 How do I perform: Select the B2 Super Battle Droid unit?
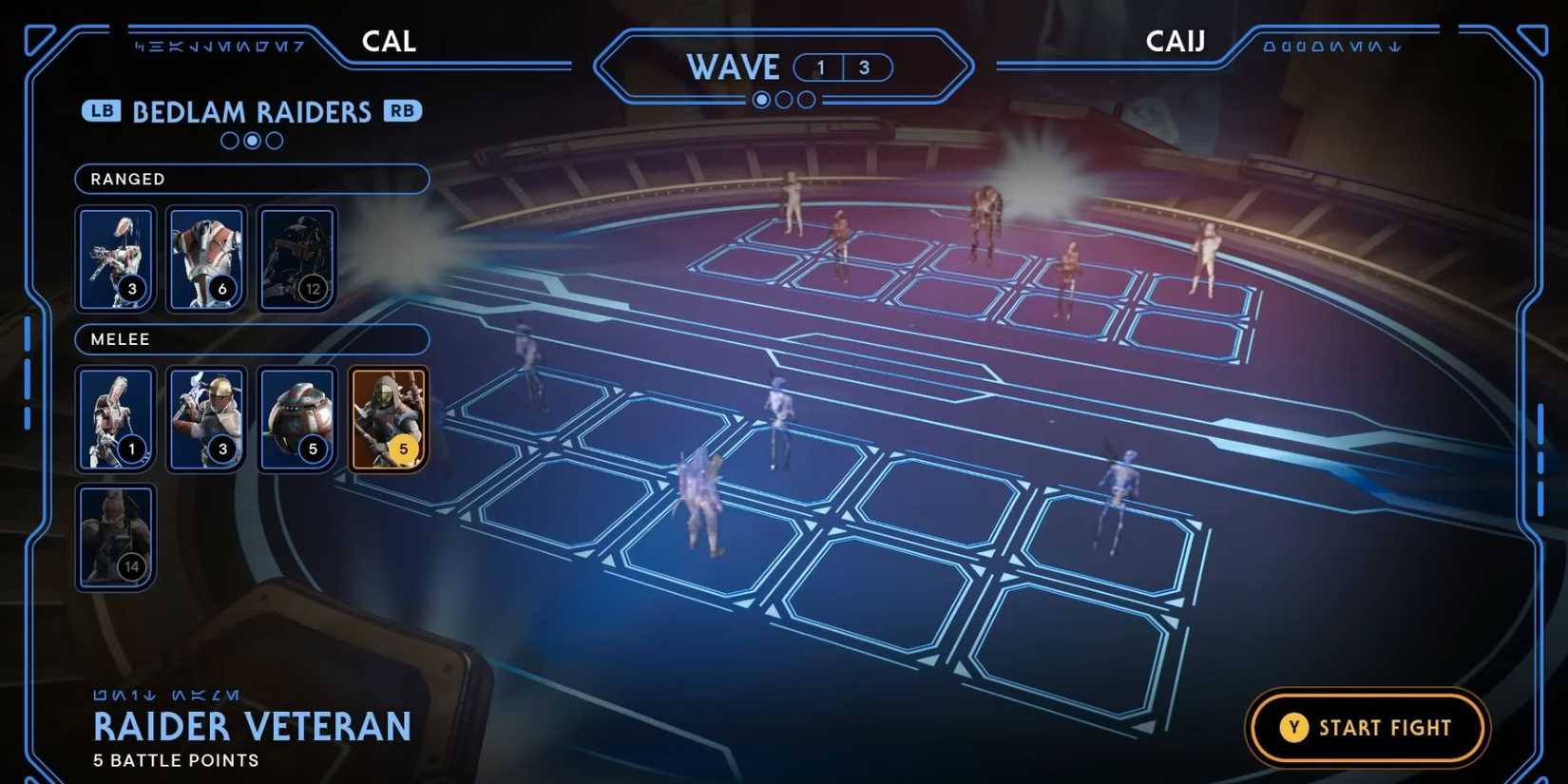[207, 257]
